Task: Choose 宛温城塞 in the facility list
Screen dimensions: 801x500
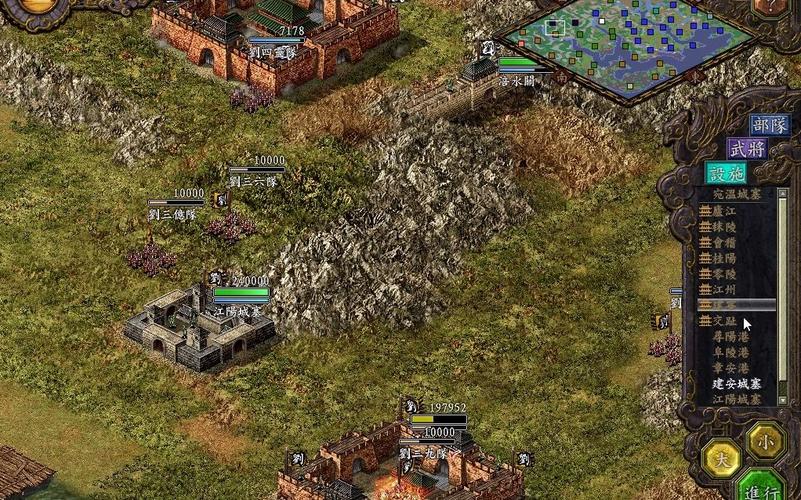Action: point(736,196)
